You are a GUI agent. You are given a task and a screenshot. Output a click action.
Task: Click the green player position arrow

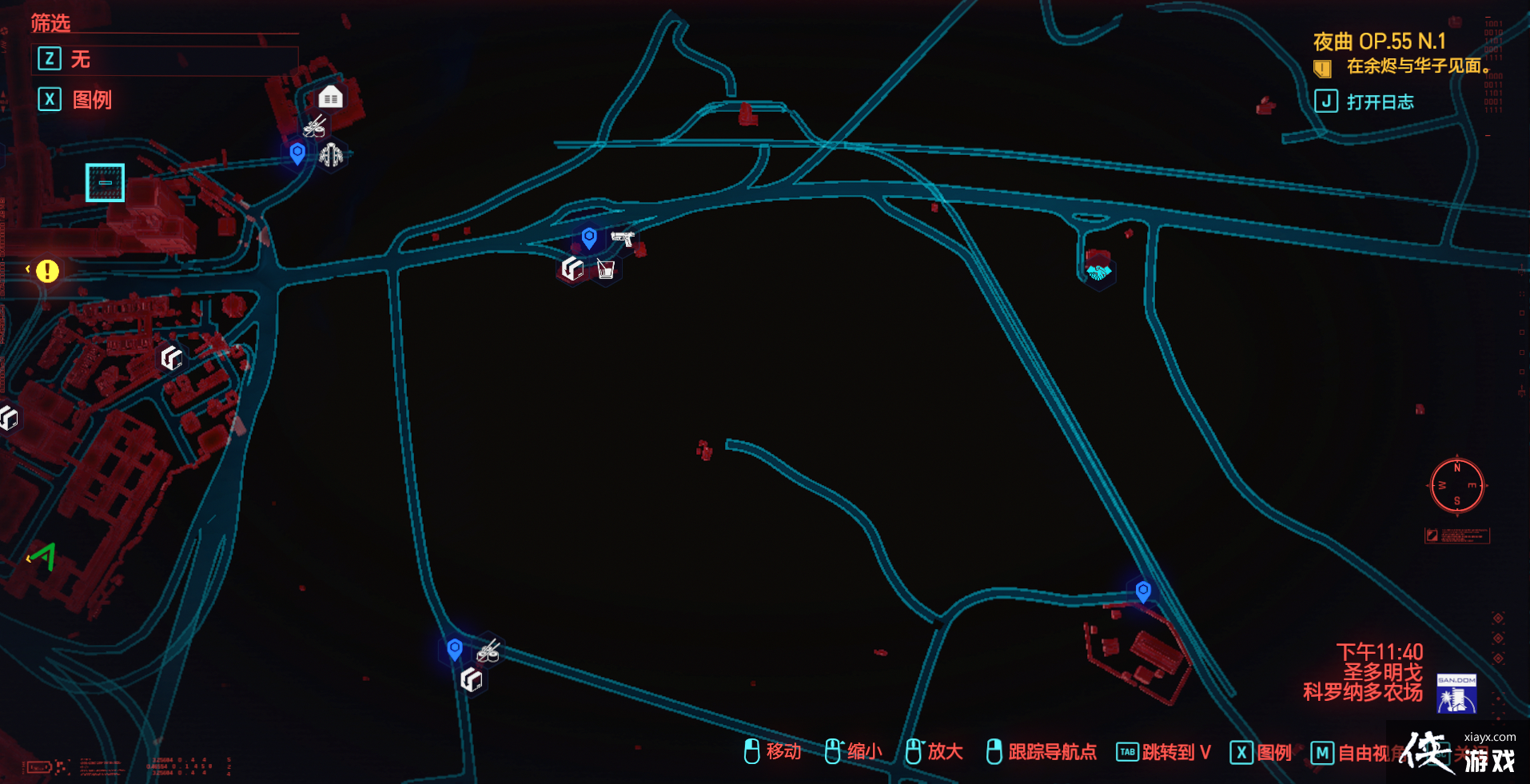click(x=44, y=558)
